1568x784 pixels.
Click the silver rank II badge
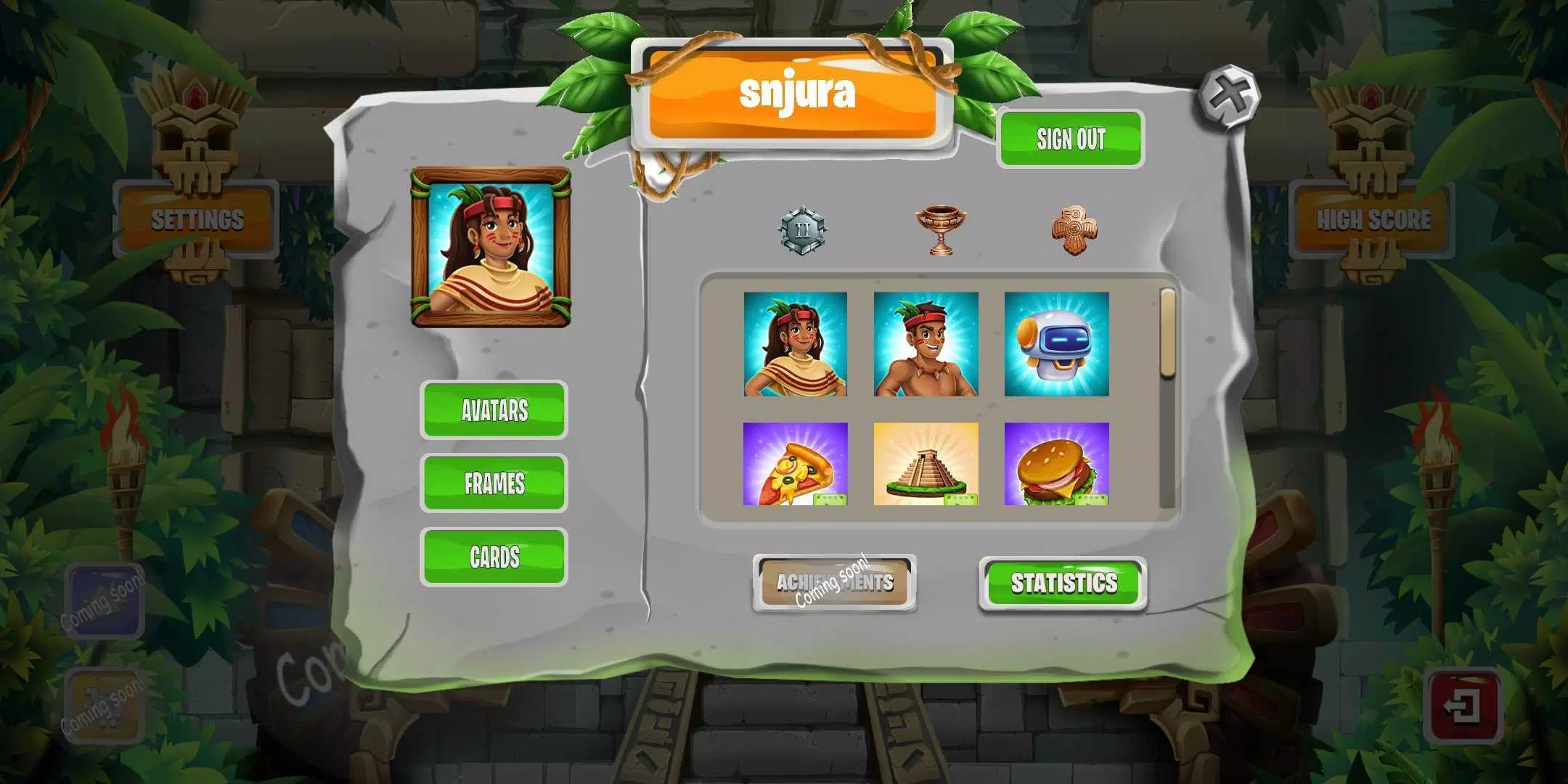coord(802,232)
